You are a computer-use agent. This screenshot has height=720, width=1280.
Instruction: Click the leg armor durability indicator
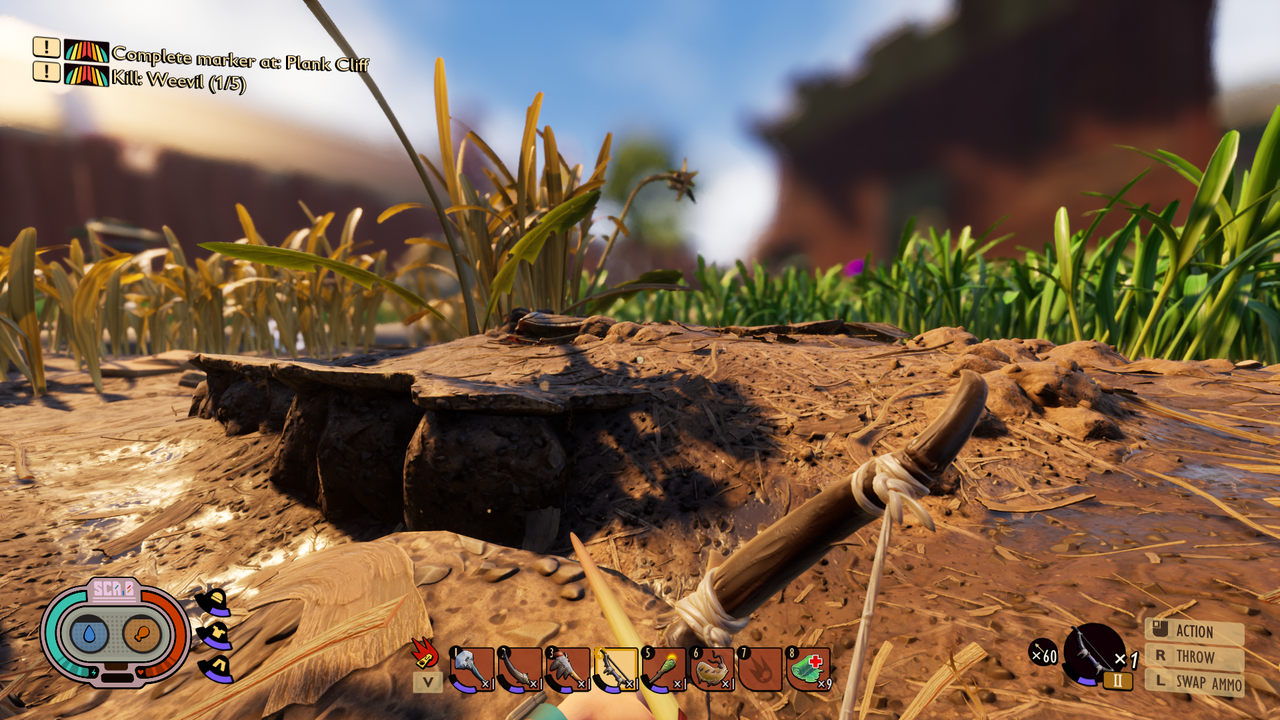click(217, 668)
